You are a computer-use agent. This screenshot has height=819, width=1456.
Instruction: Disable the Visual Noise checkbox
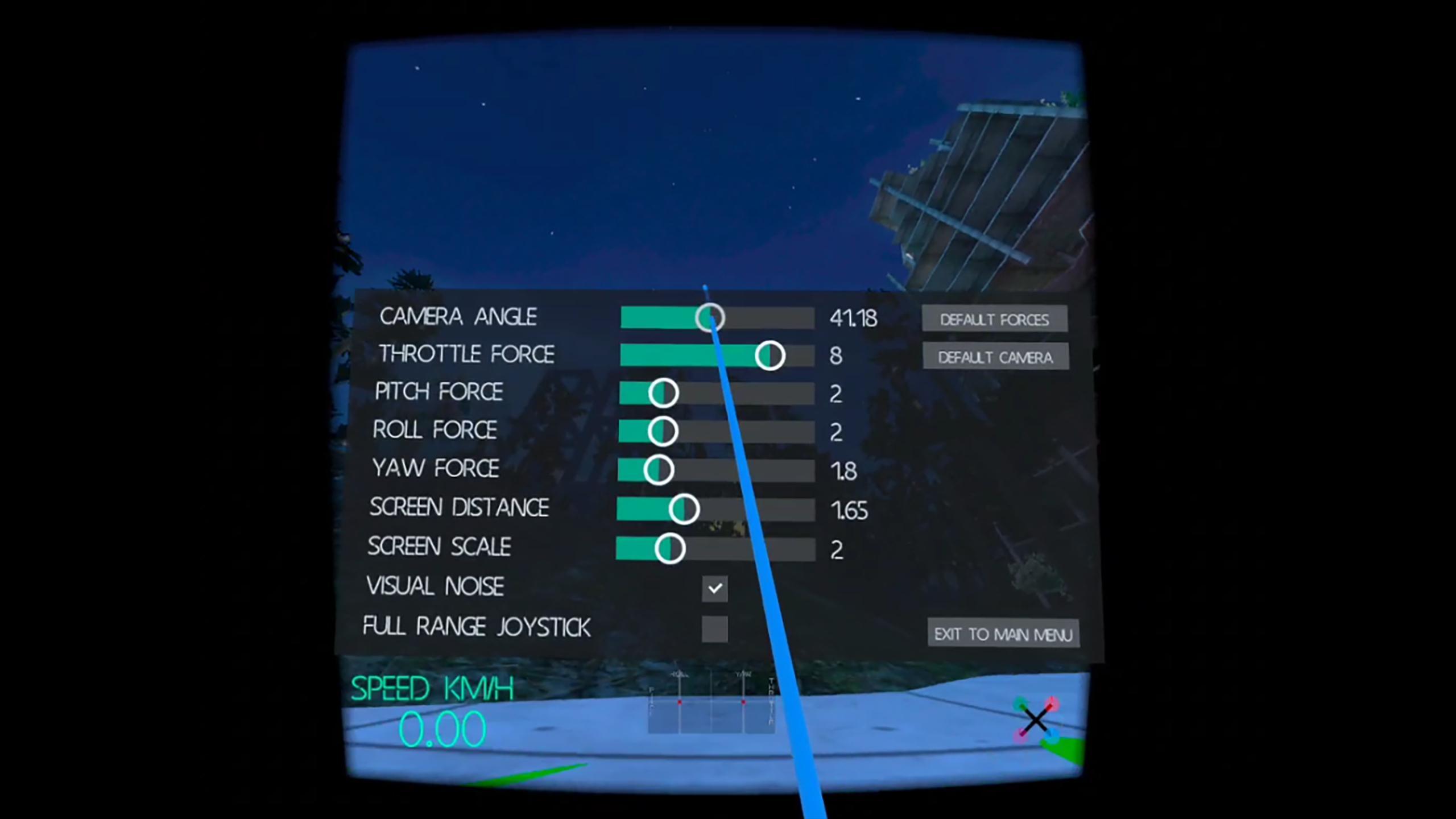tap(715, 589)
